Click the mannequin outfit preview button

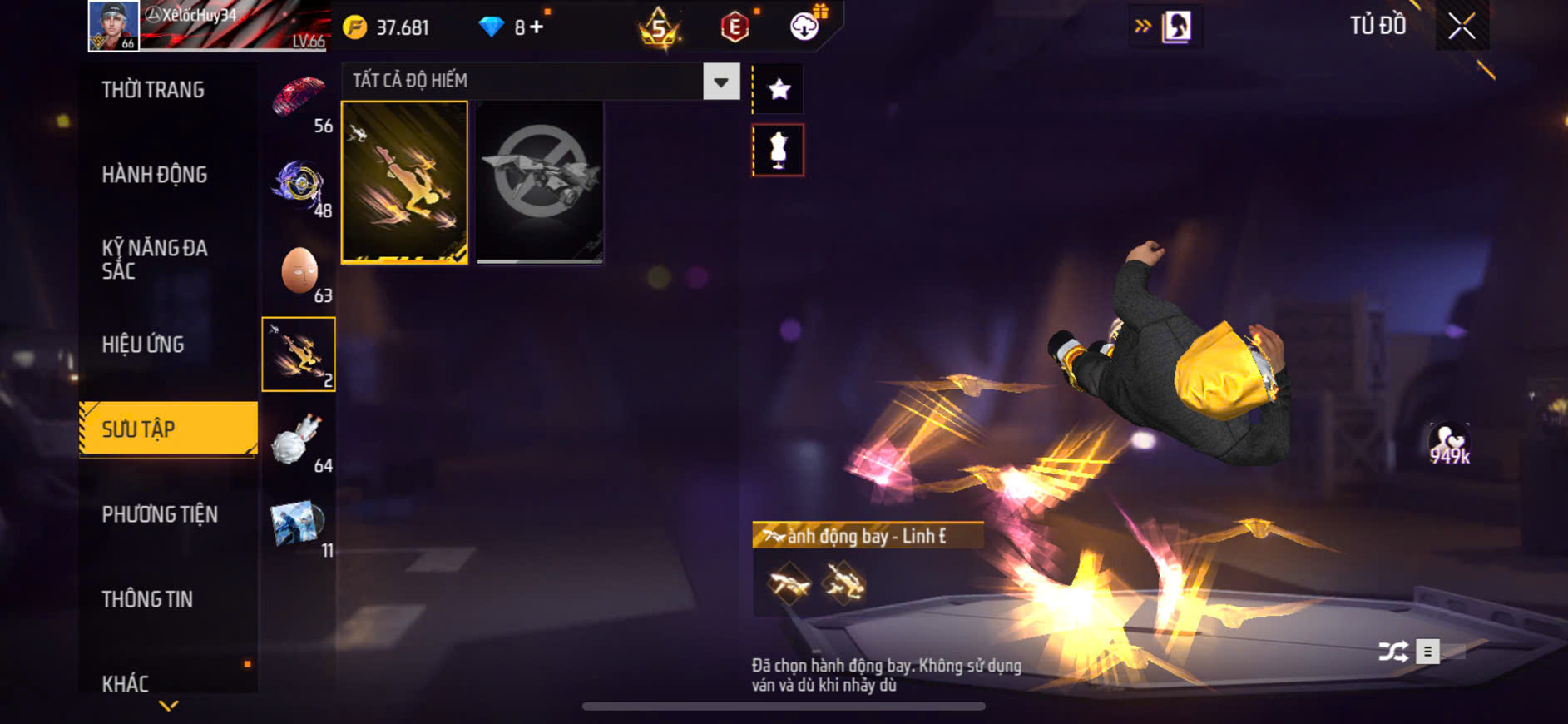point(779,151)
